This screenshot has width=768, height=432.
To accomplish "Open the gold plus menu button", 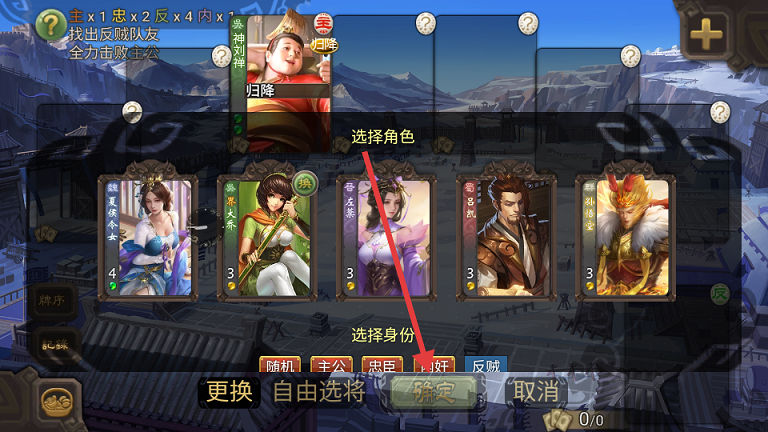I will [706, 36].
